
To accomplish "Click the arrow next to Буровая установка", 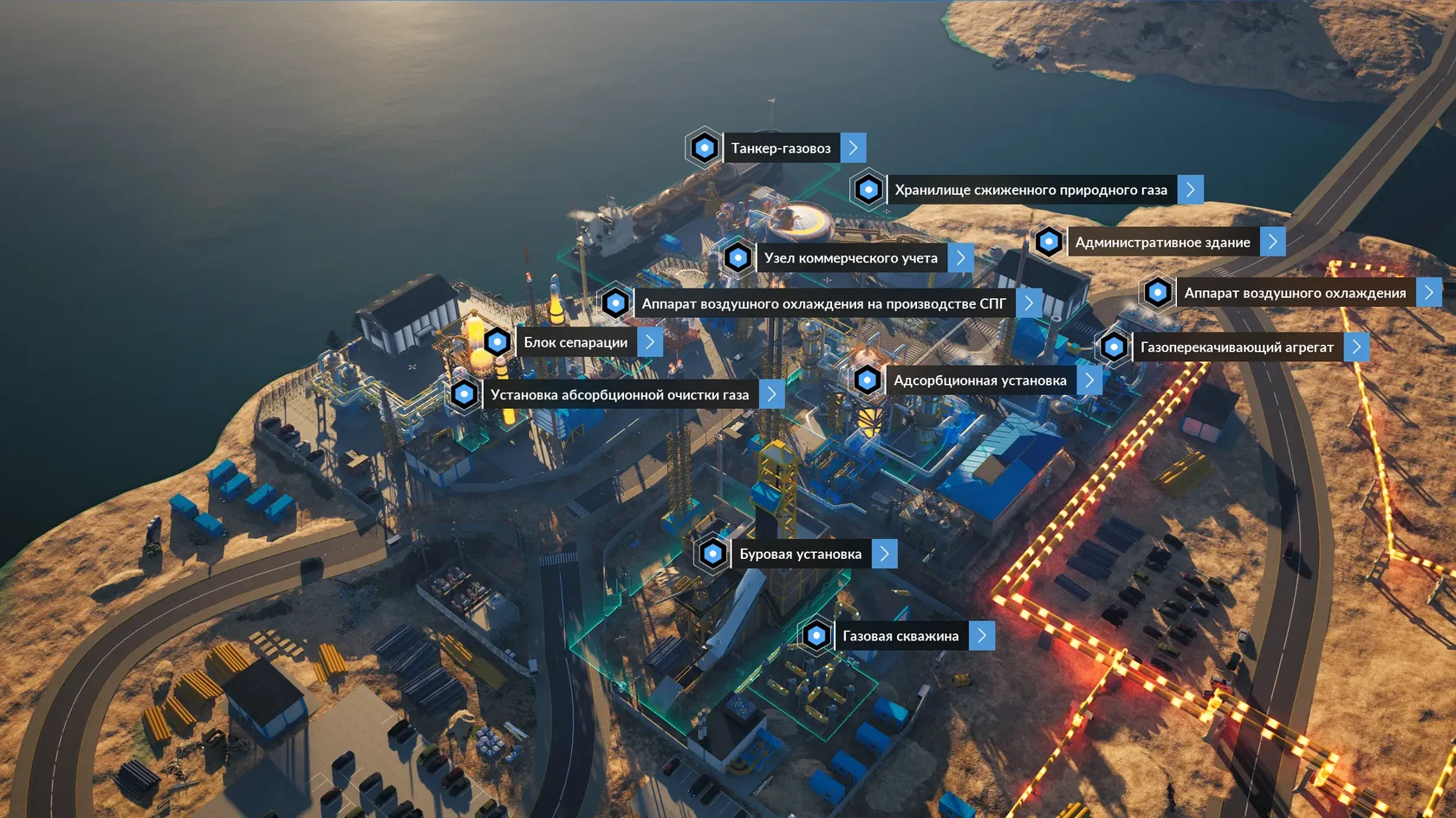I will click(x=885, y=555).
